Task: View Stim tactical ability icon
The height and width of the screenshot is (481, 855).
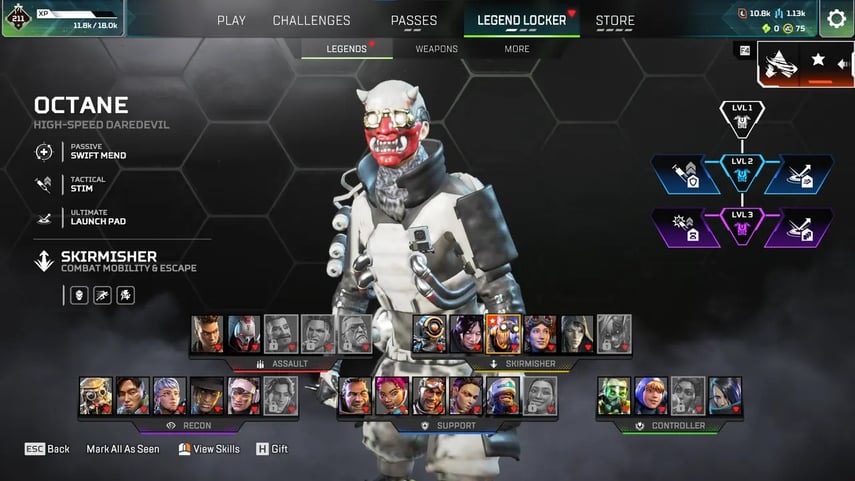Action: [44, 185]
